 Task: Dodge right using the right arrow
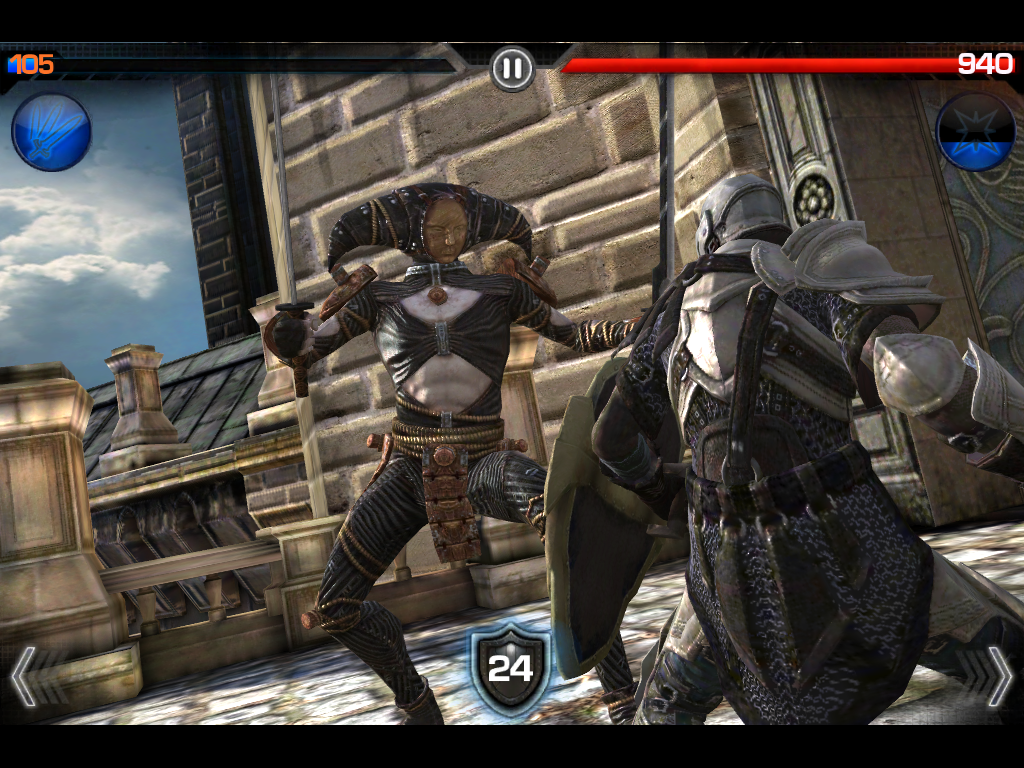(997, 677)
